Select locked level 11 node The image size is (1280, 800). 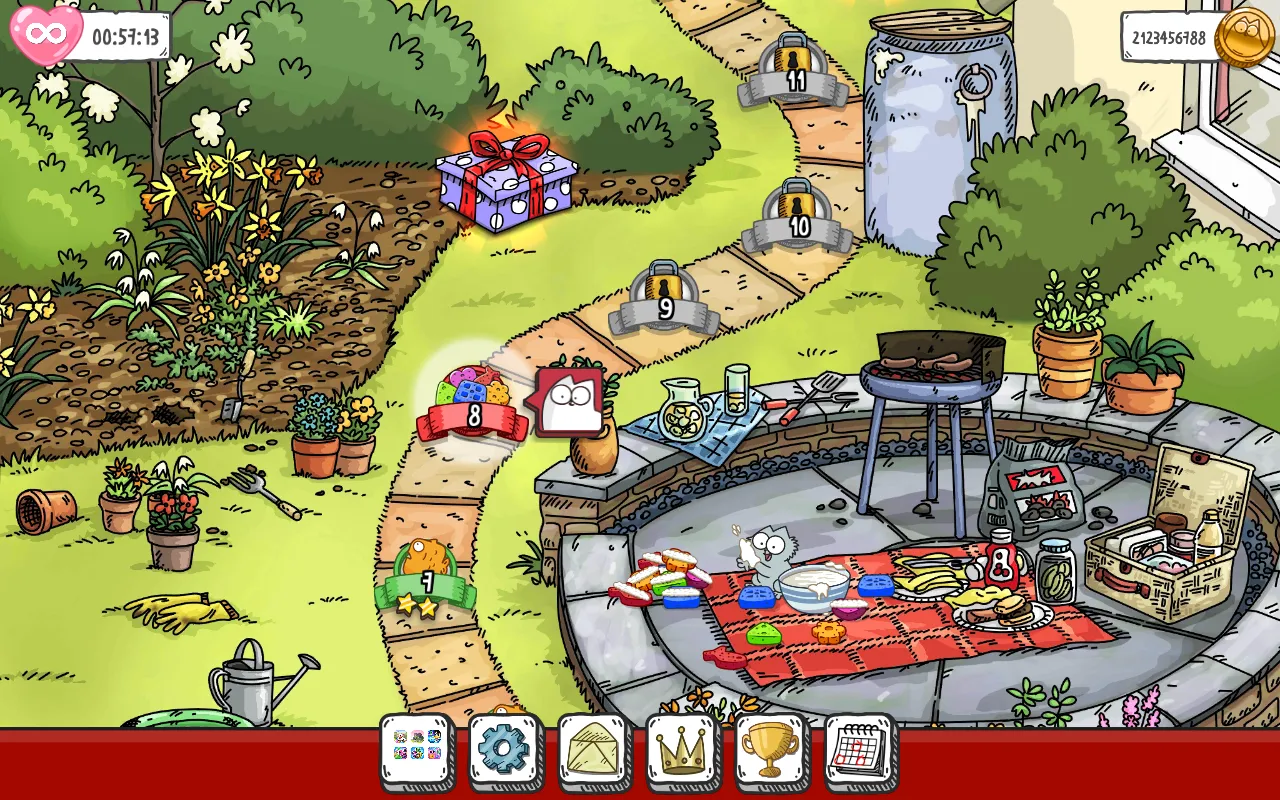tap(795, 70)
